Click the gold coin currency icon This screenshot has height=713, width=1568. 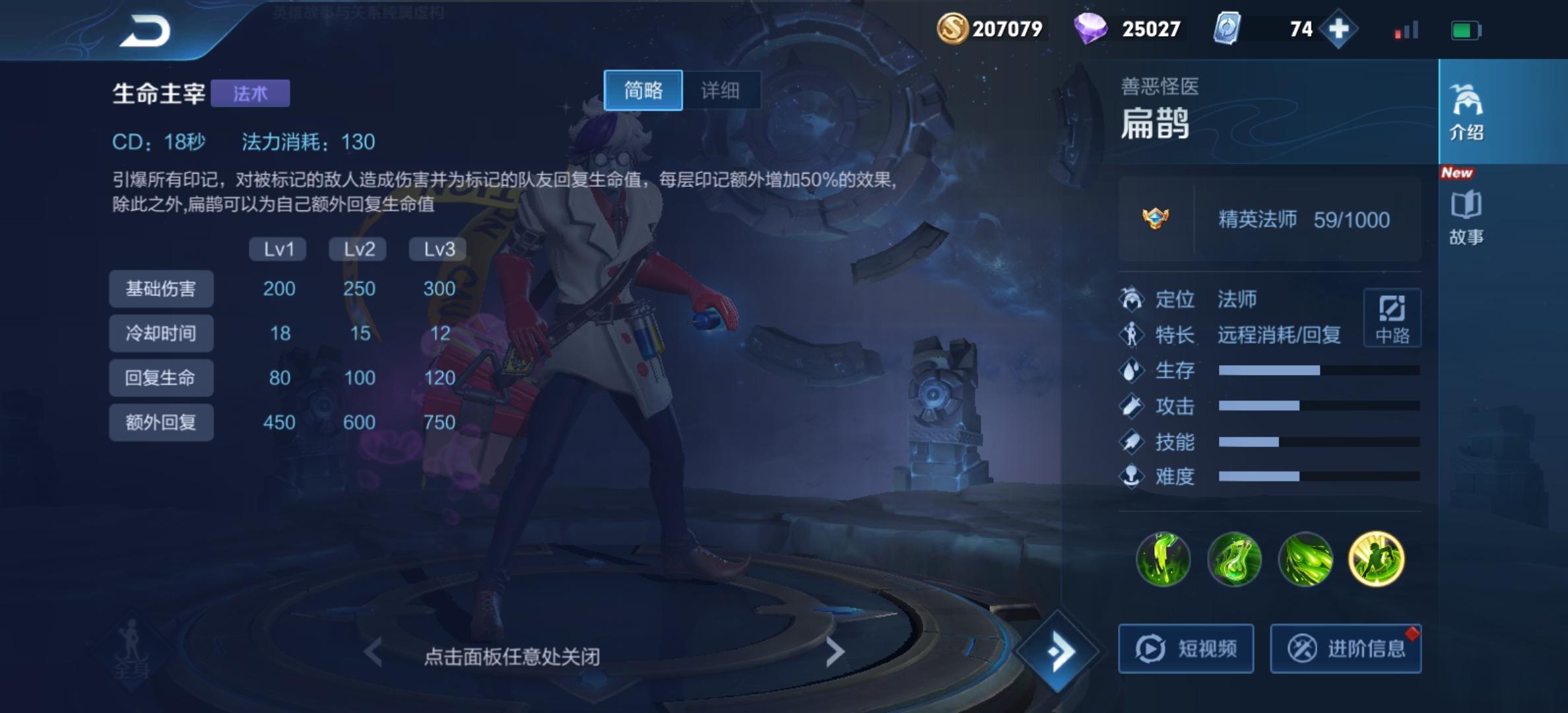[x=953, y=28]
